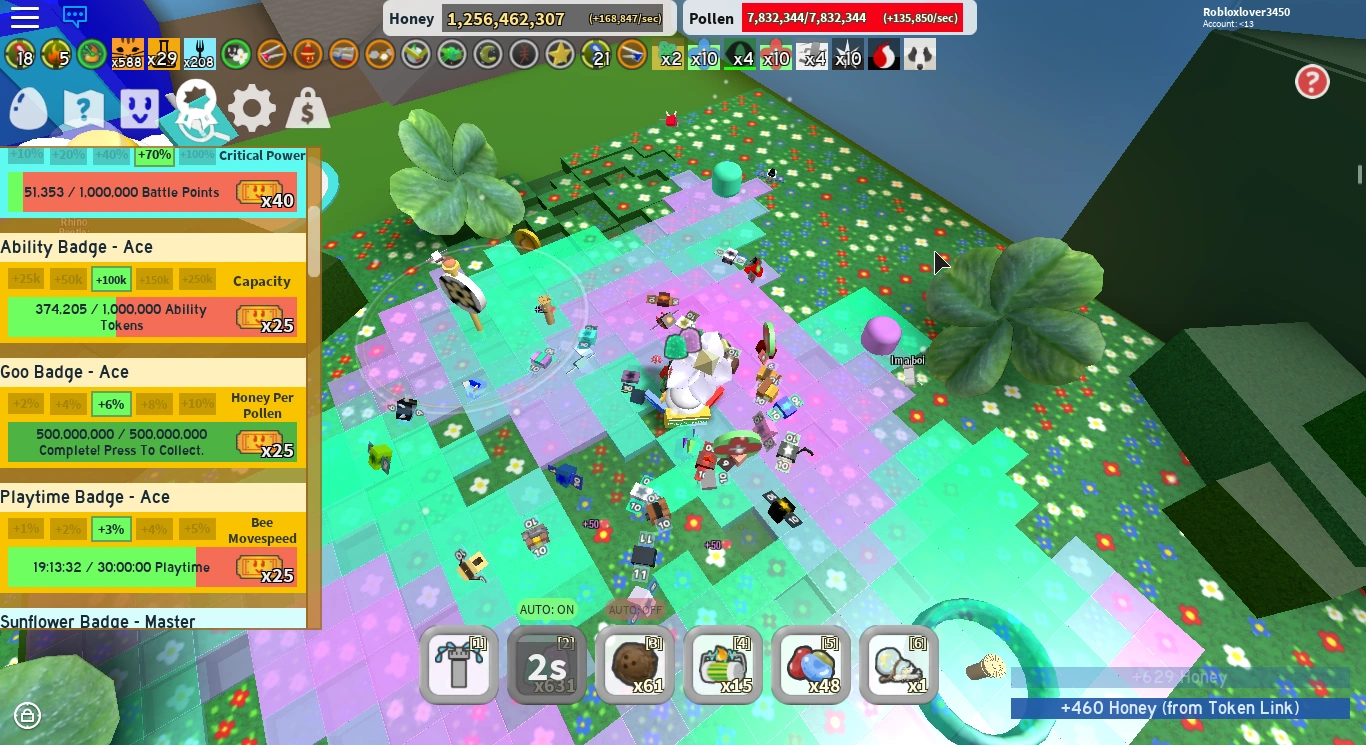Select the highlighted Badges icon
1366x745 pixels.
click(195, 105)
